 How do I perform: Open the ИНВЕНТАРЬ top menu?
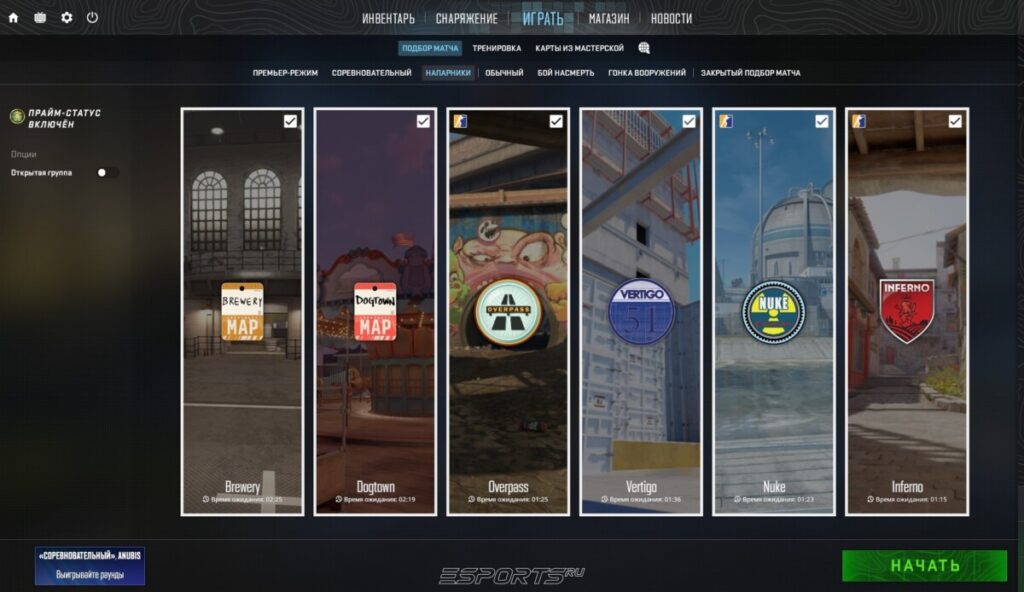click(388, 18)
